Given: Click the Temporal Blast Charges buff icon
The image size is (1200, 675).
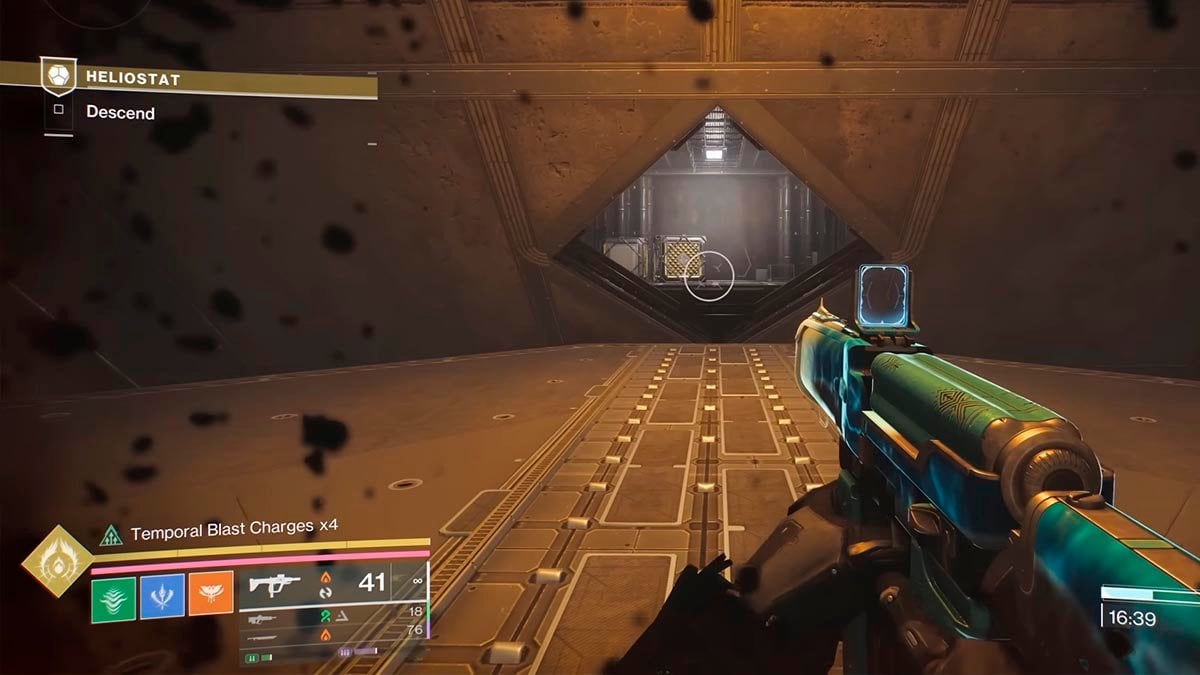Looking at the screenshot, I should [109, 535].
